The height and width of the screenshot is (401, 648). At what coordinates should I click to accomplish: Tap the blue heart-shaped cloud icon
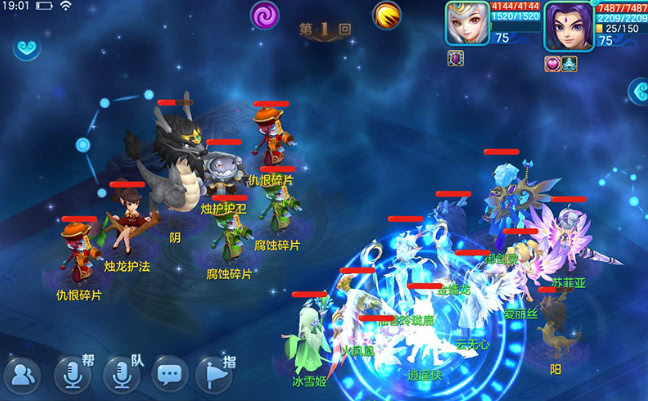(29, 48)
